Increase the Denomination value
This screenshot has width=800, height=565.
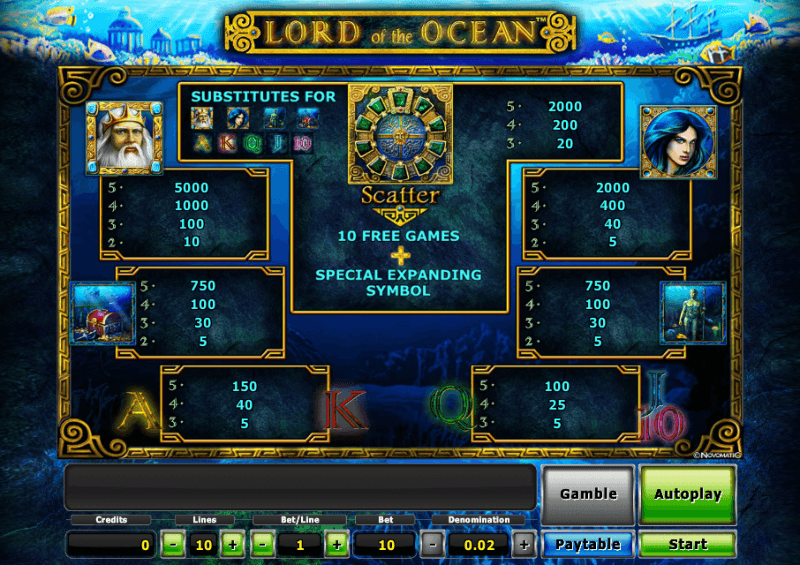coord(523,545)
